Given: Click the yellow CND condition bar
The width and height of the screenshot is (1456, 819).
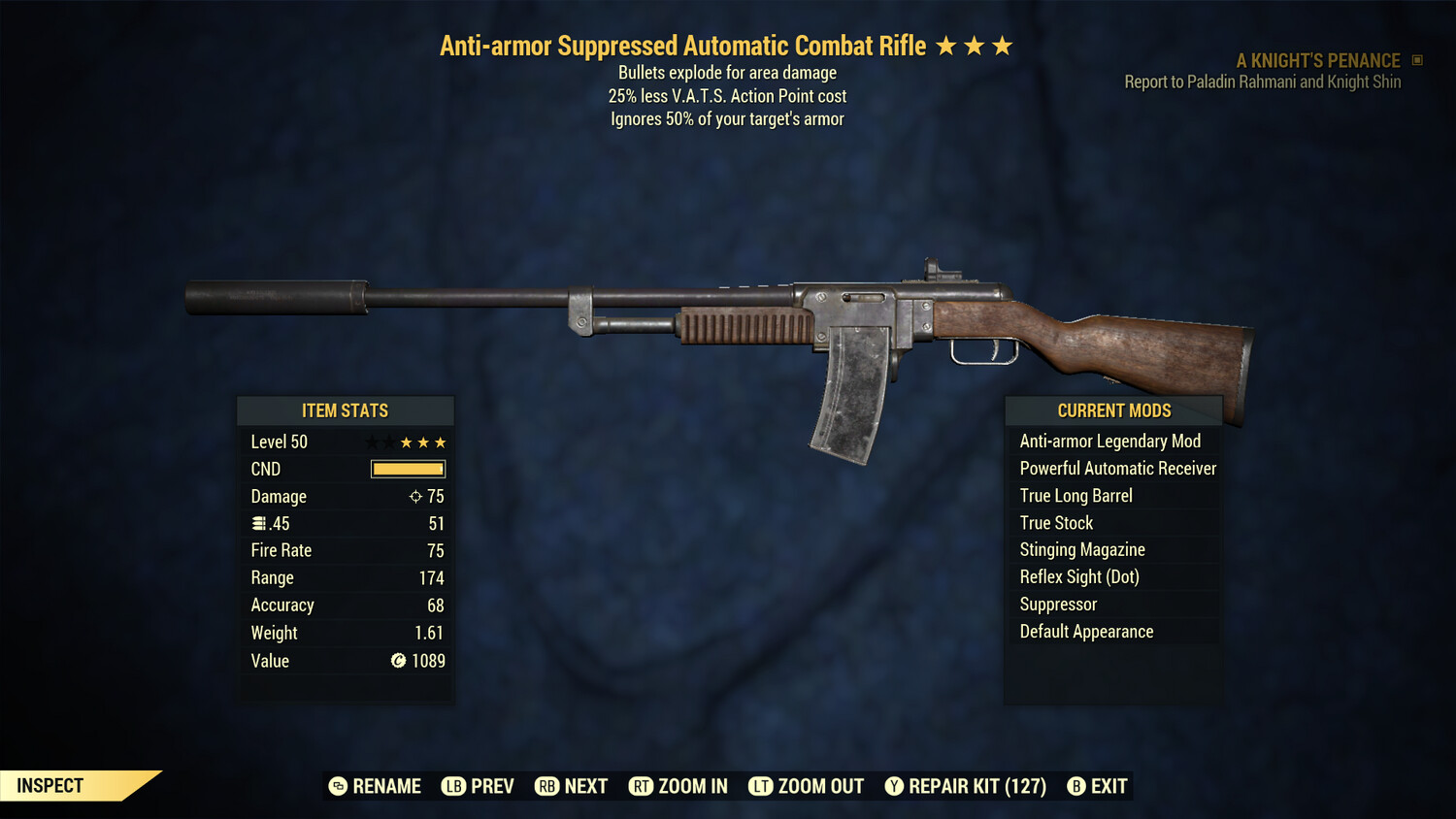Looking at the screenshot, I should pos(407,469).
